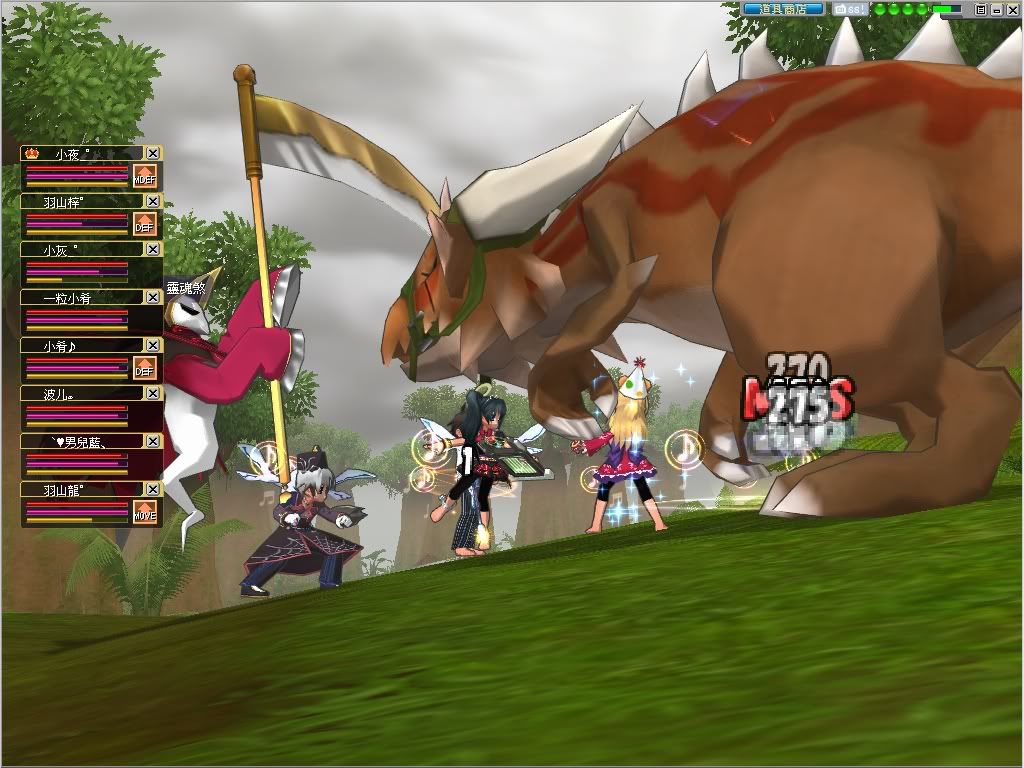The width and height of the screenshot is (1024, 768).
Task: Click the camera screenshot button
Action: 848,9
